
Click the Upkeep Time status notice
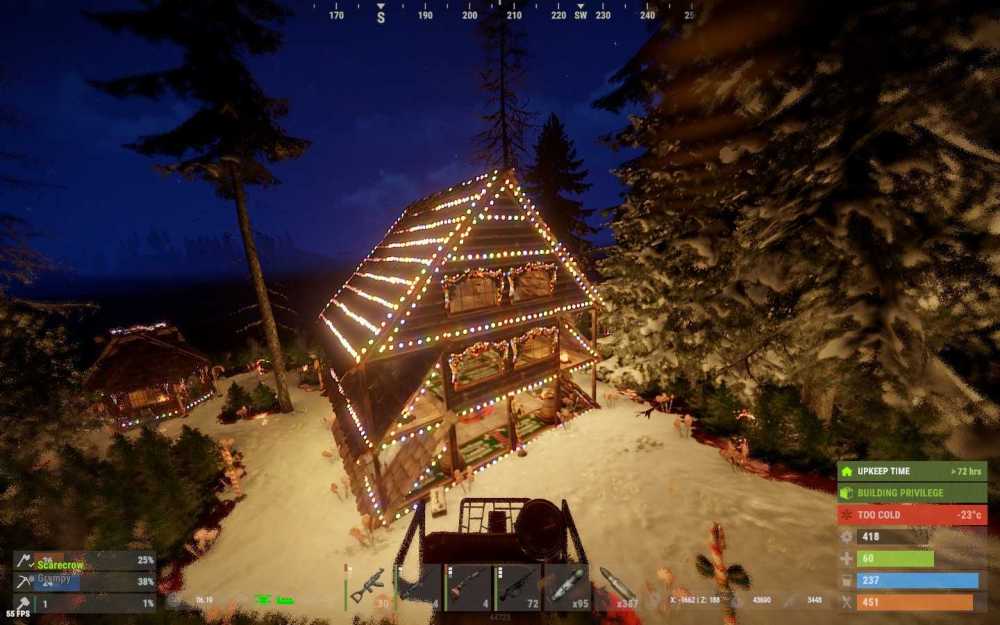pos(912,471)
